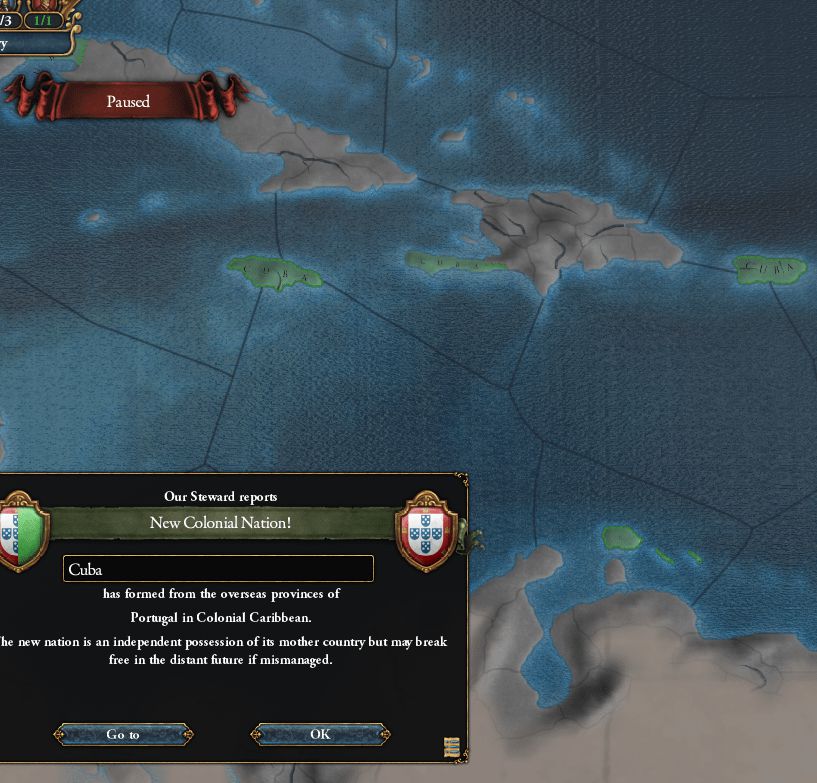Click the green-and-white Cuba colonial shield
Screen dimensions: 817x783
[x=19, y=532]
